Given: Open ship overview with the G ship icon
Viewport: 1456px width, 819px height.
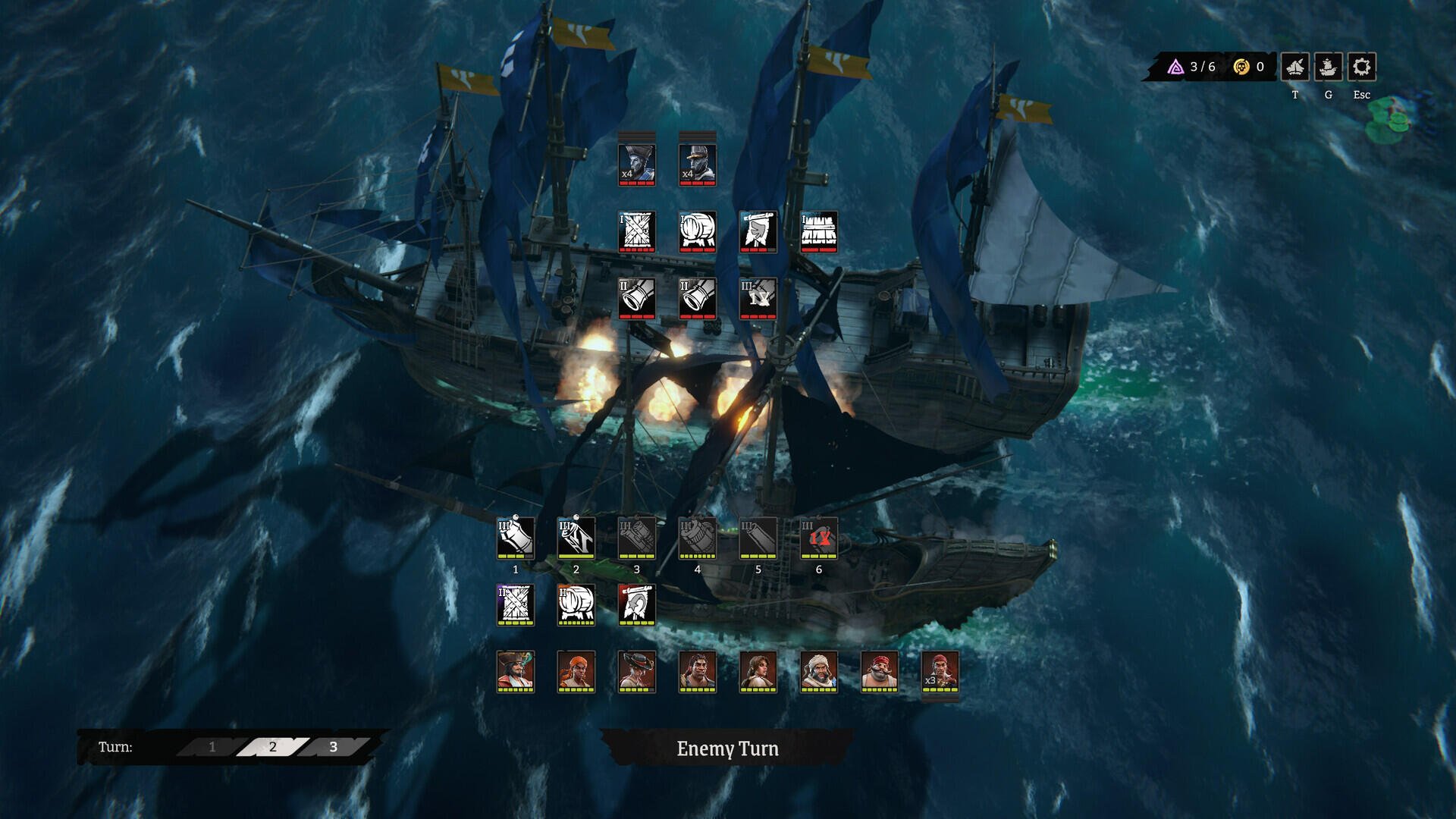Looking at the screenshot, I should click(x=1328, y=67).
